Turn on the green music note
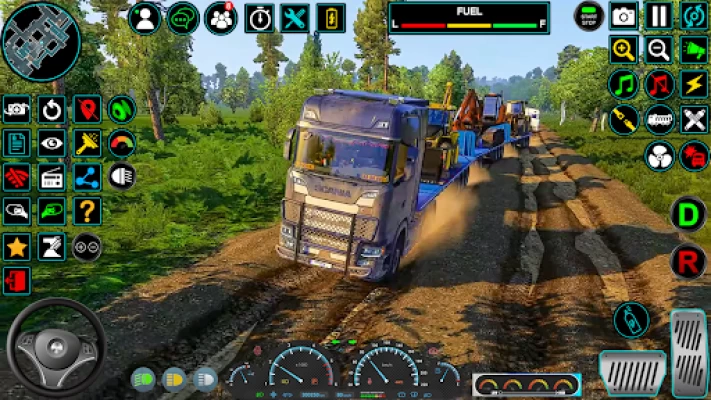 (x=624, y=84)
